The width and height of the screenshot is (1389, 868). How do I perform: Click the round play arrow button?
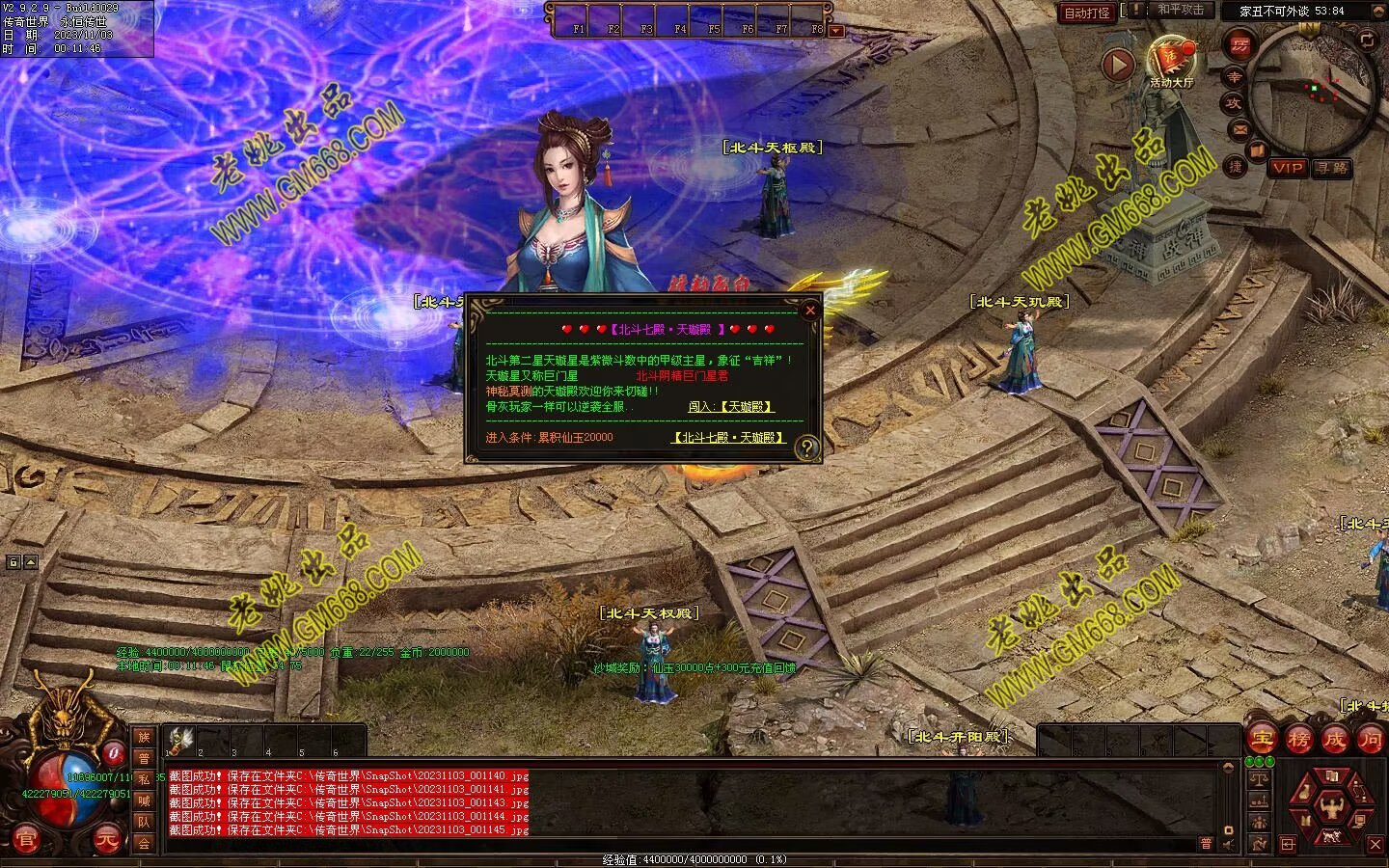(1118, 66)
